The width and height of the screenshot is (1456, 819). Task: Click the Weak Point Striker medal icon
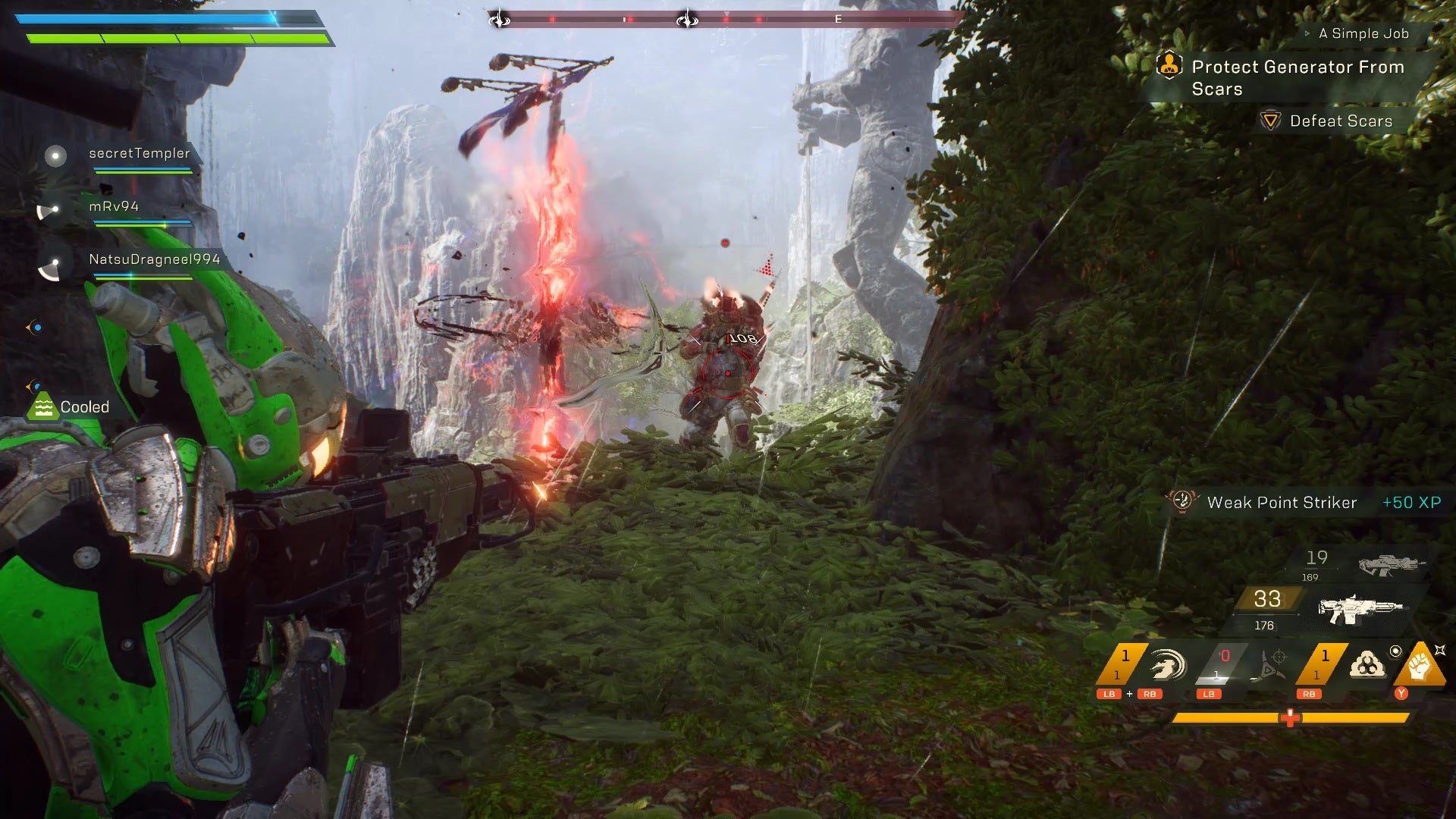(1181, 502)
